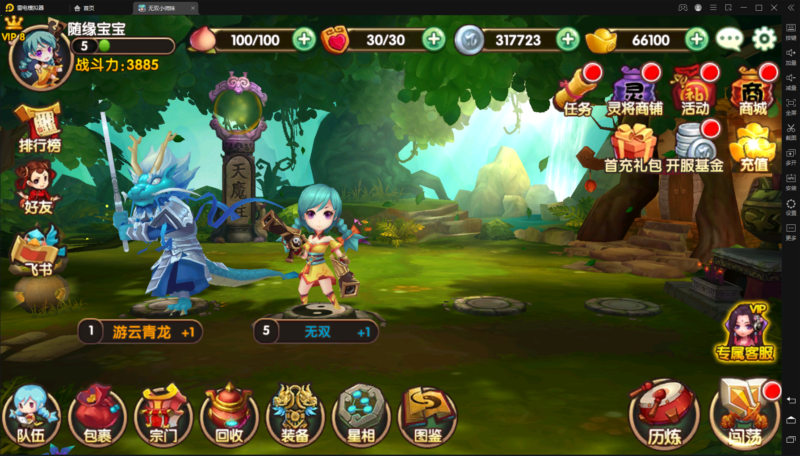
Task: Click the emulator's 首页 home tab
Action: [96, 7]
